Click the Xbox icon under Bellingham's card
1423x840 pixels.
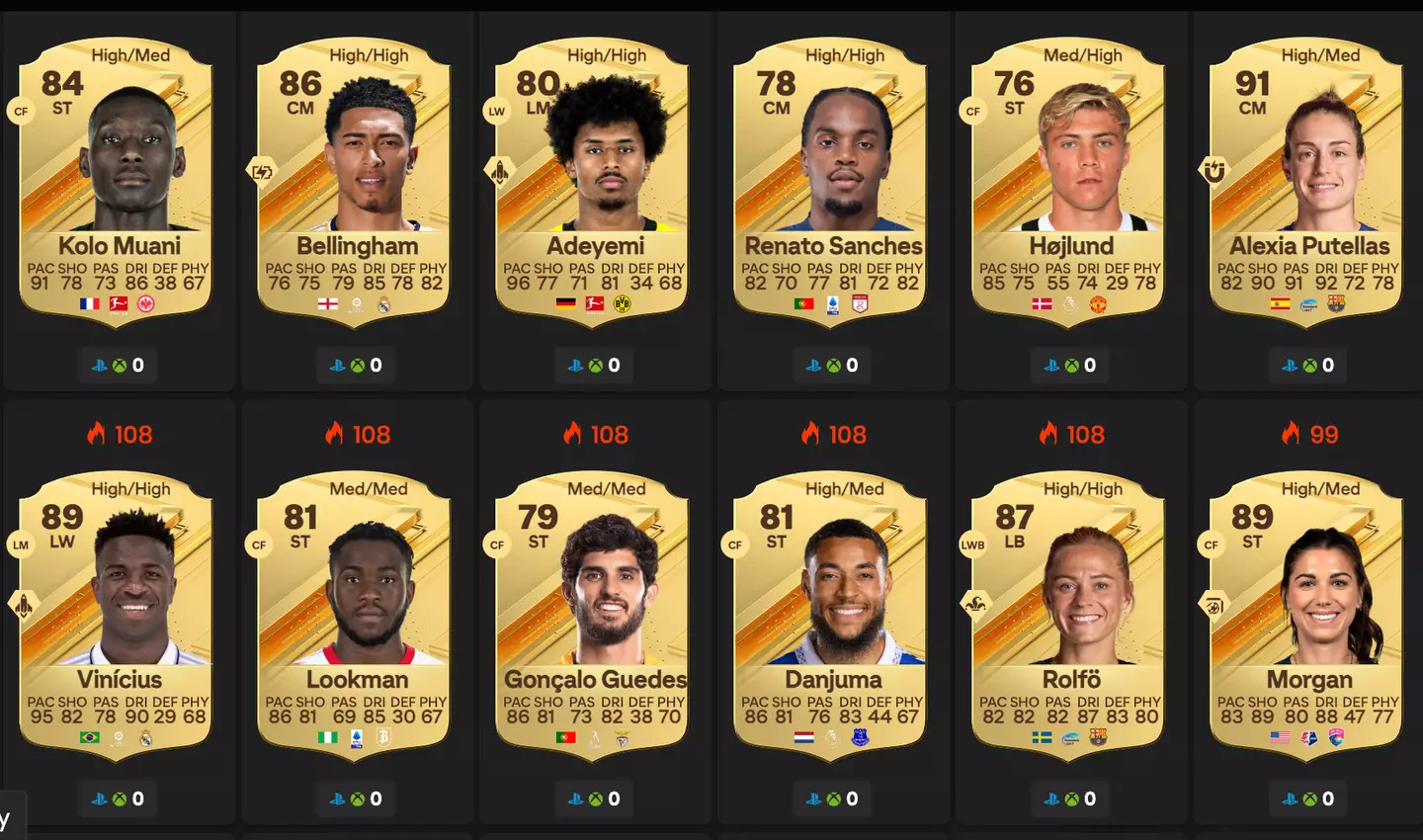(x=358, y=365)
